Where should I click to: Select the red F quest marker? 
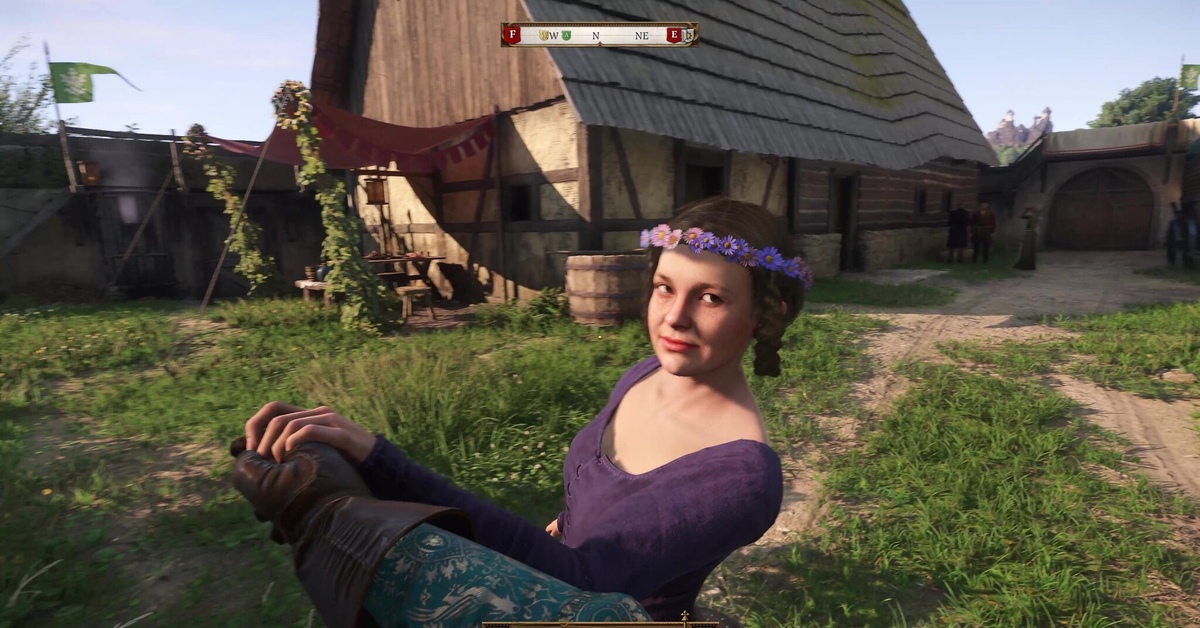click(513, 35)
